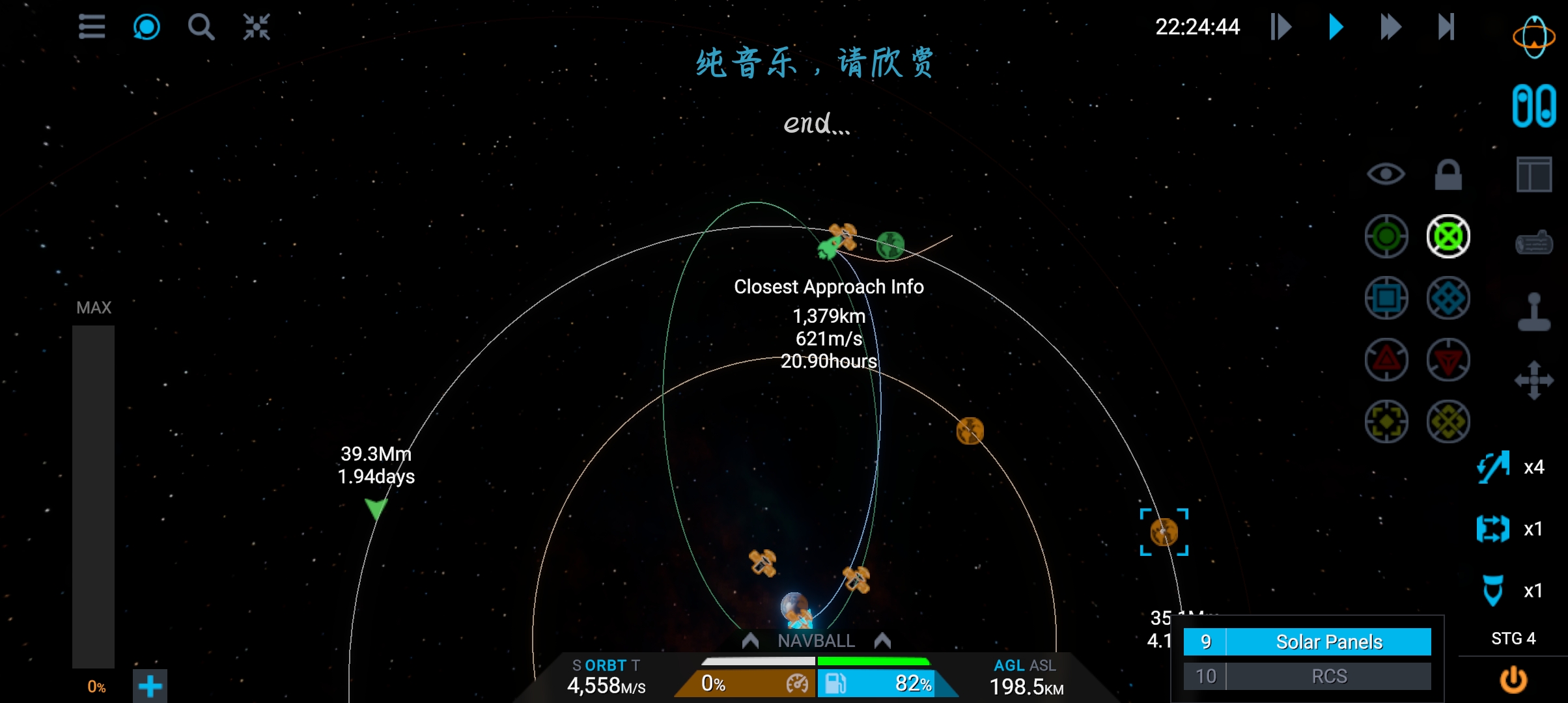Viewport: 1568px width, 703px height.
Task: Activate fast-forward time warp
Action: (1390, 27)
